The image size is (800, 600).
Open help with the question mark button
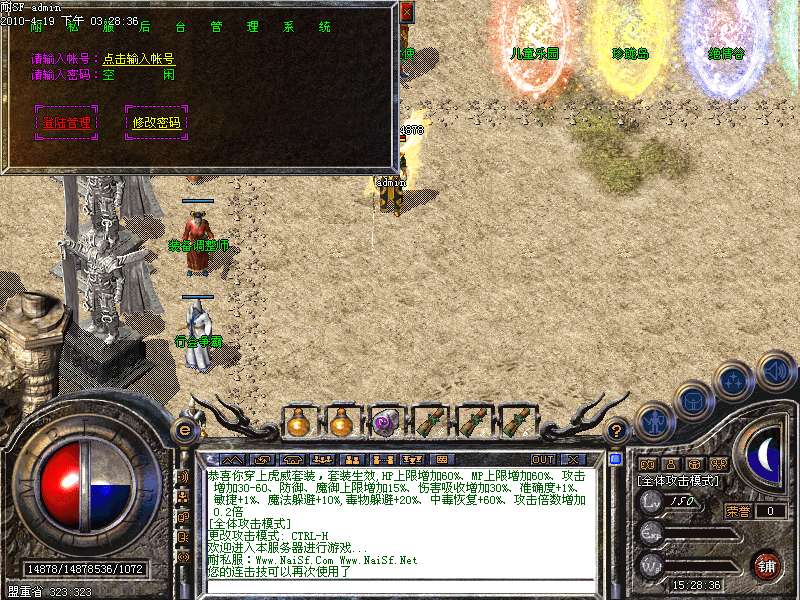pyautogui.click(x=617, y=430)
